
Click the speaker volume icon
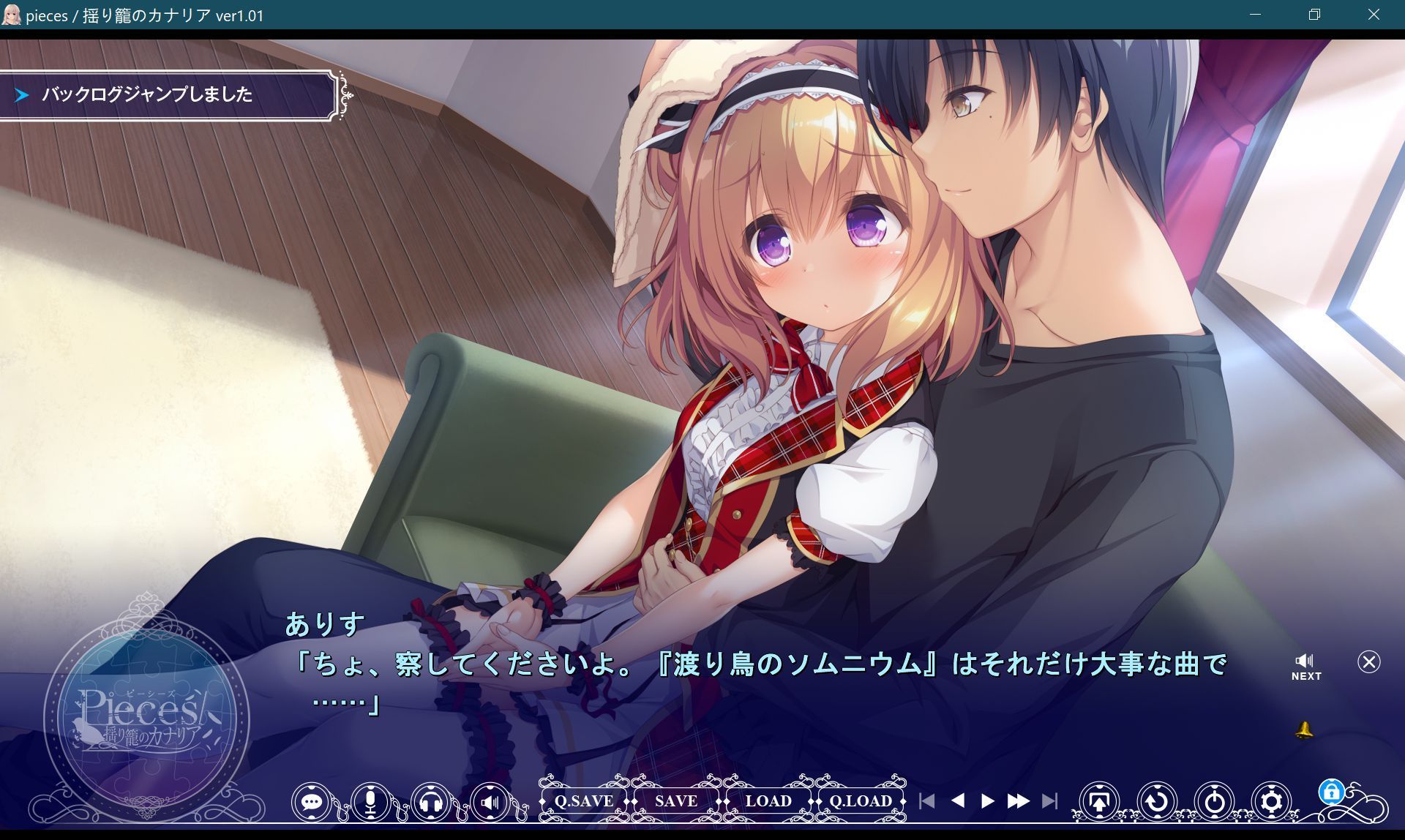point(492,801)
